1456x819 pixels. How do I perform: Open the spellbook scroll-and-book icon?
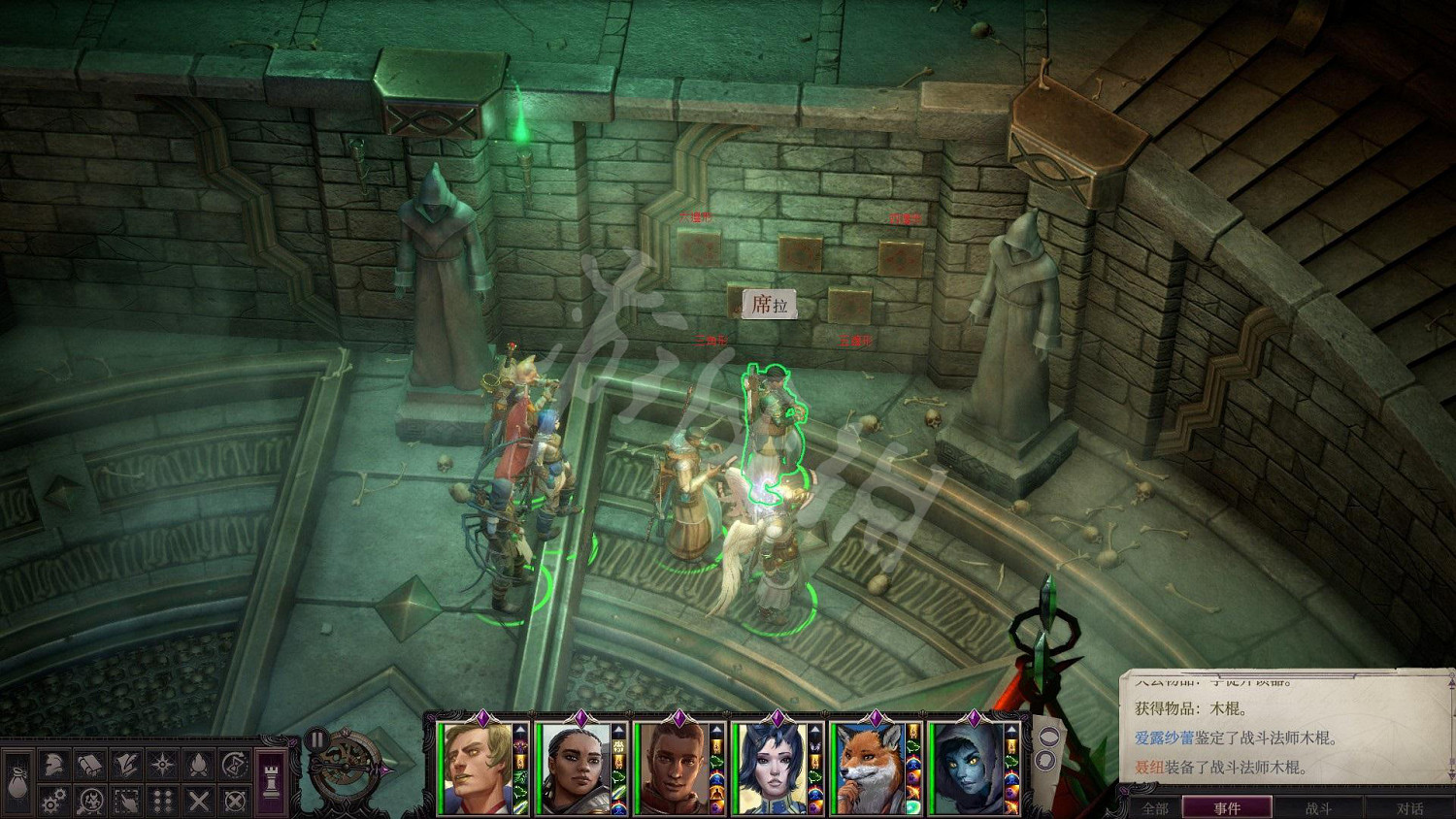click(90, 766)
